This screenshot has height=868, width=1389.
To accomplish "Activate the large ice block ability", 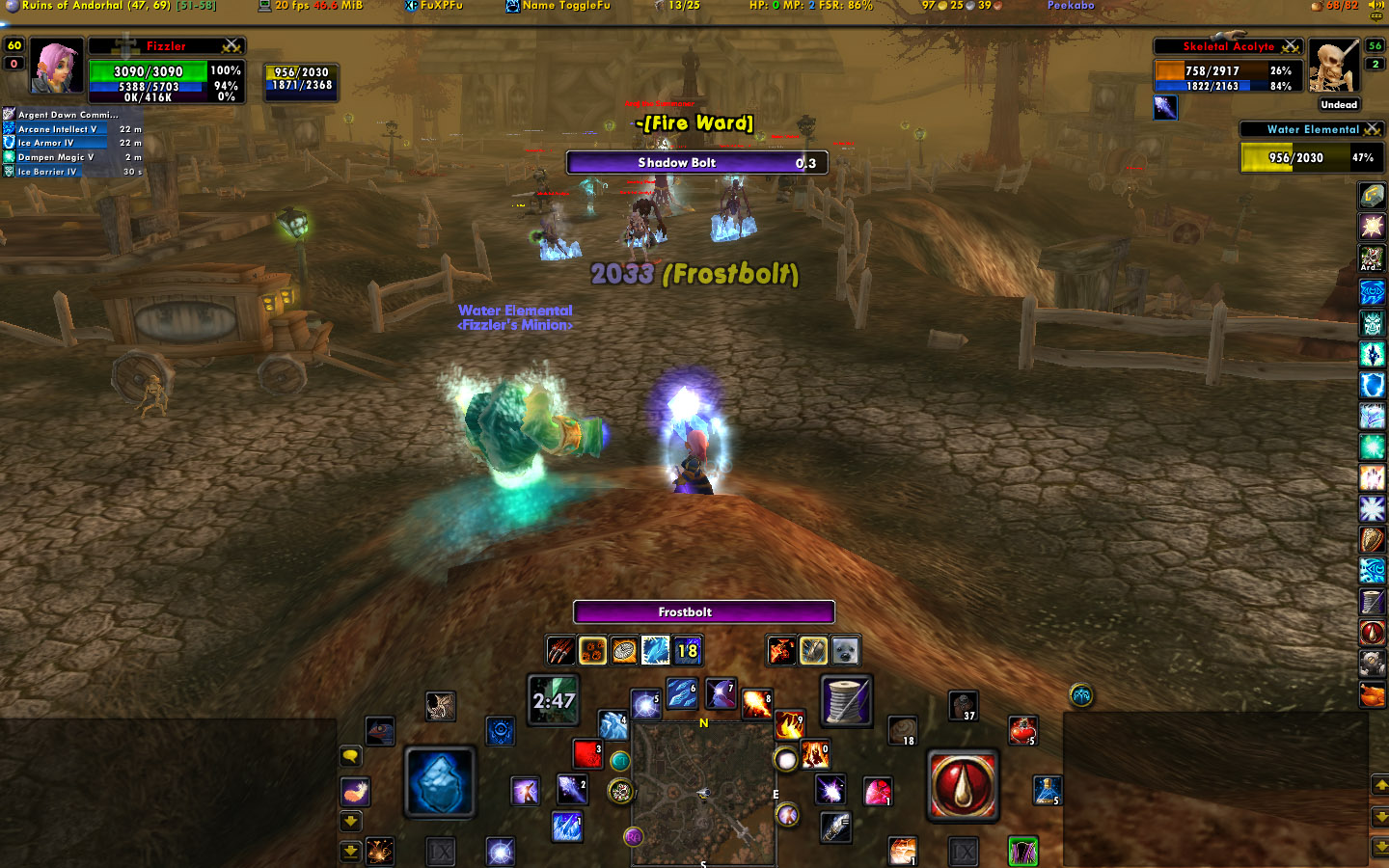I will pos(439,782).
